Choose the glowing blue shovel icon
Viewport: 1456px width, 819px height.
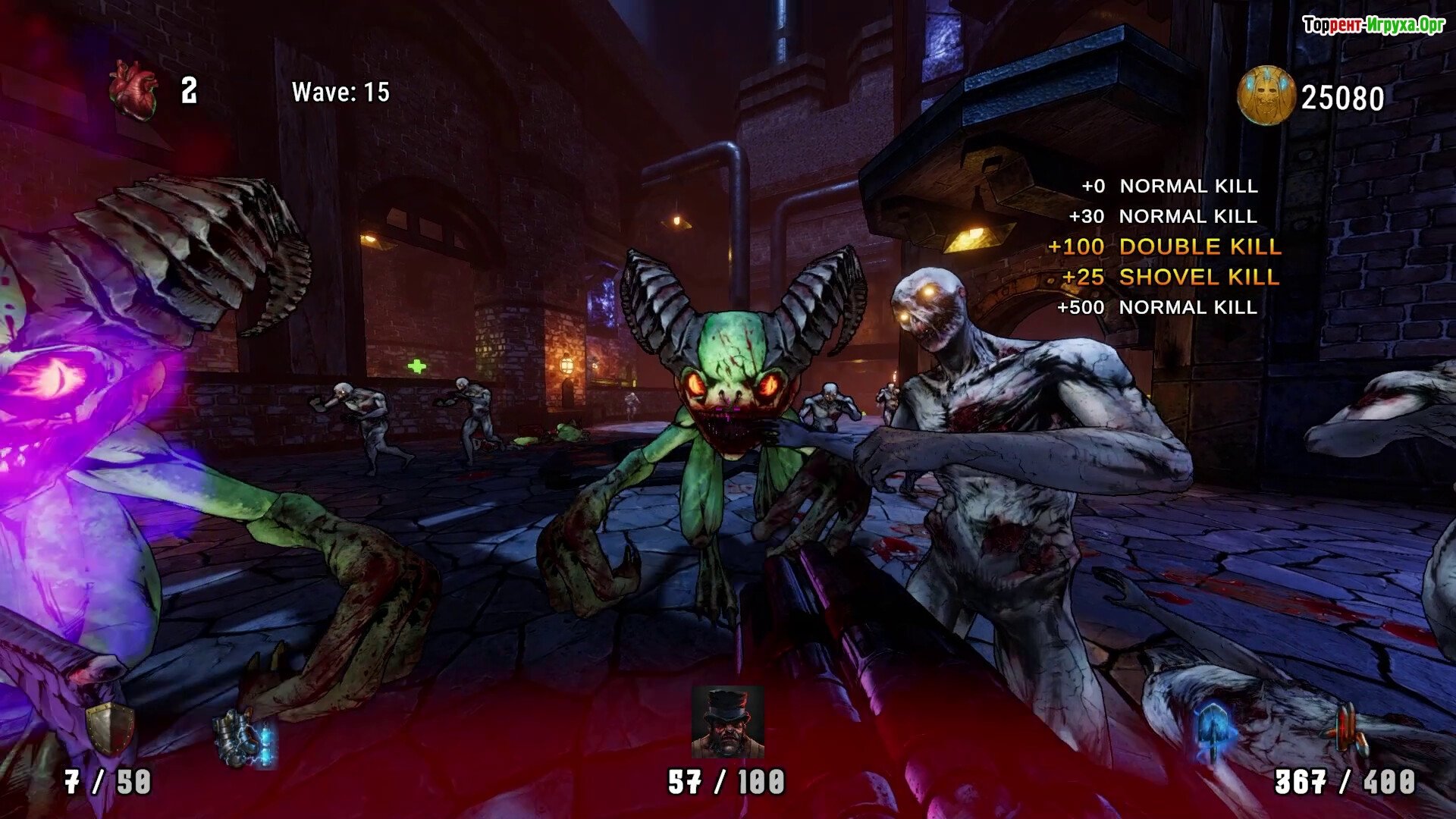click(x=1215, y=729)
